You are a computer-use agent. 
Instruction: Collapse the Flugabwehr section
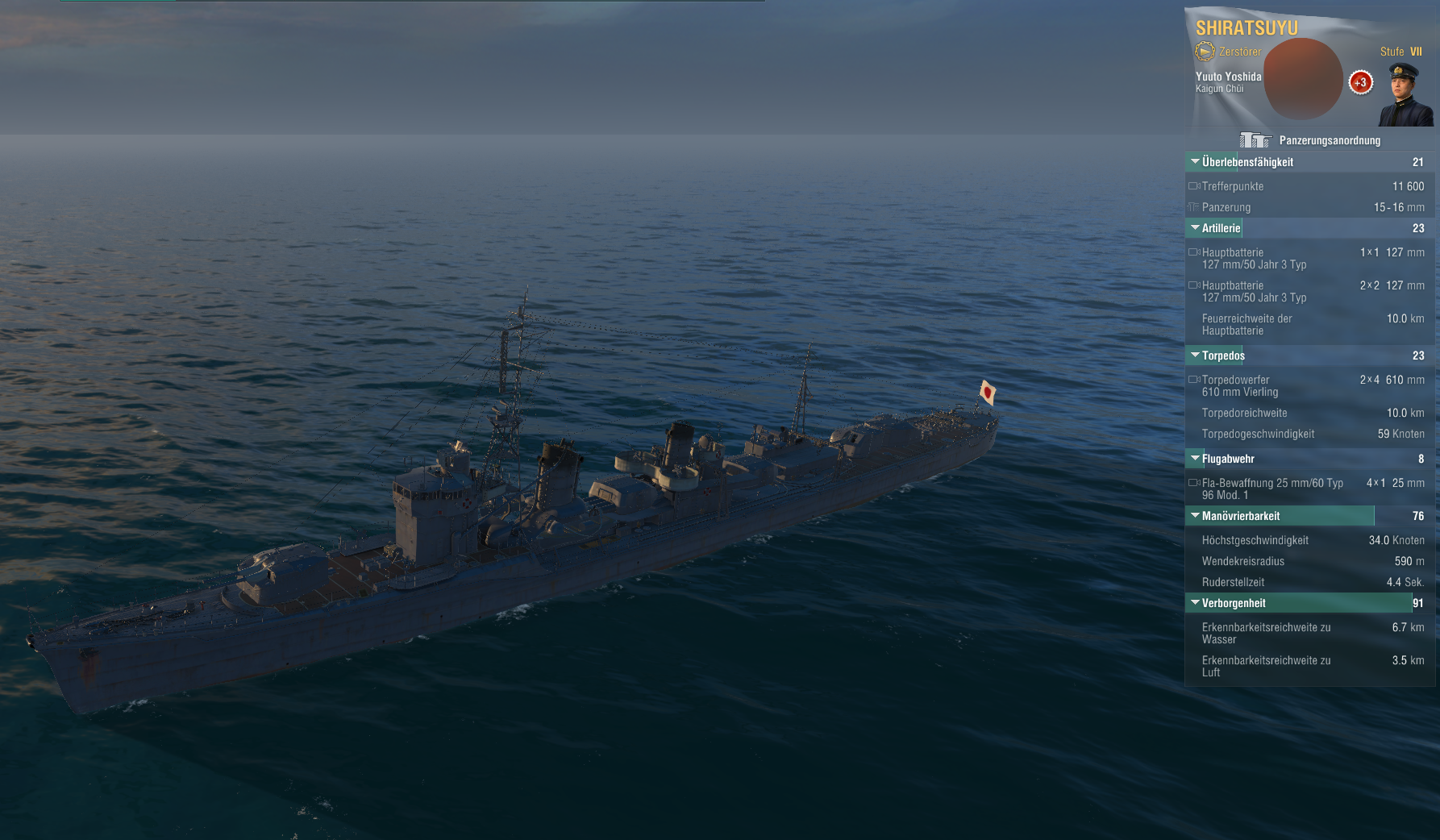tap(1195, 459)
